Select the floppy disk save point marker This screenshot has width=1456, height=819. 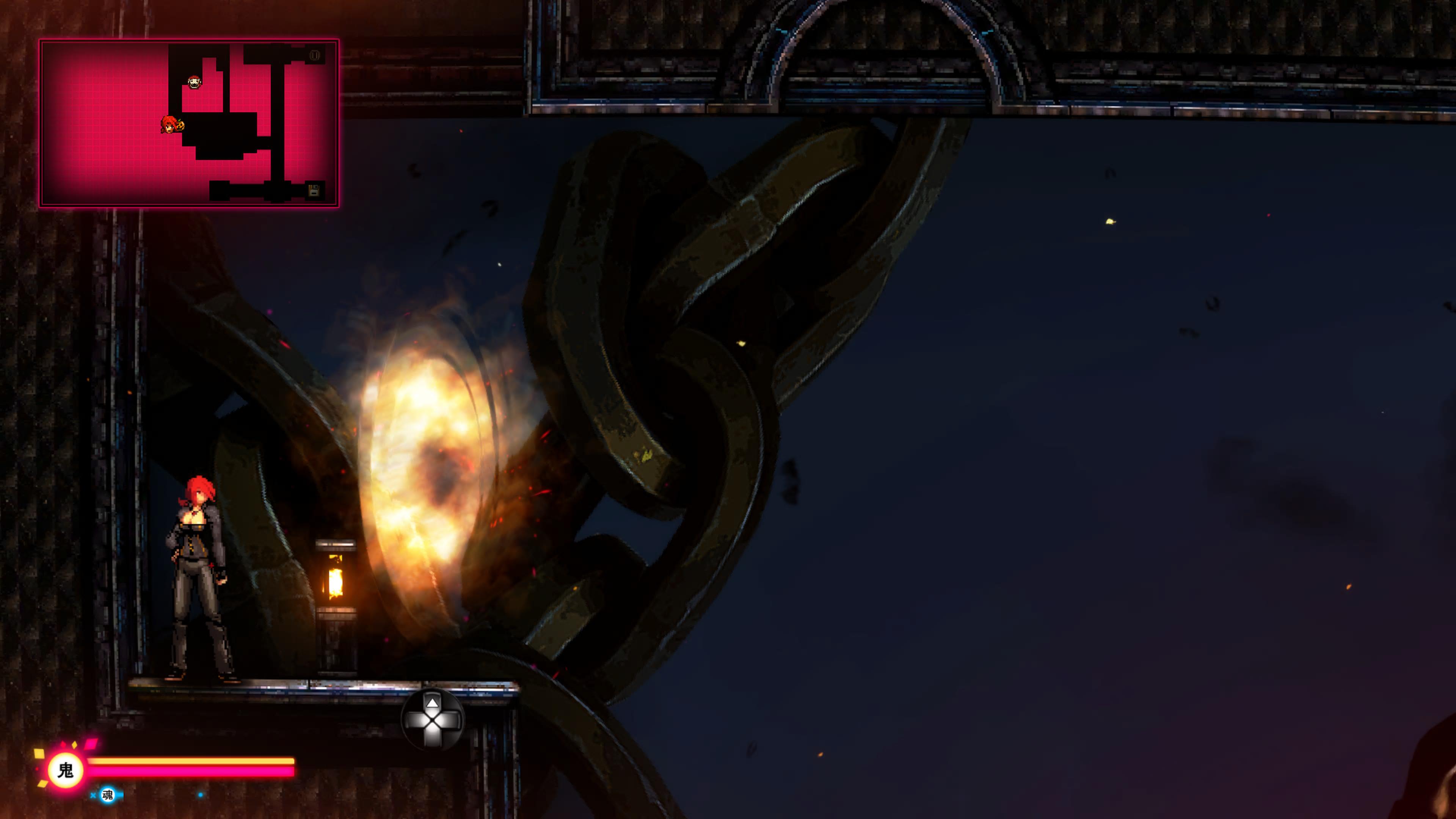click(x=314, y=190)
